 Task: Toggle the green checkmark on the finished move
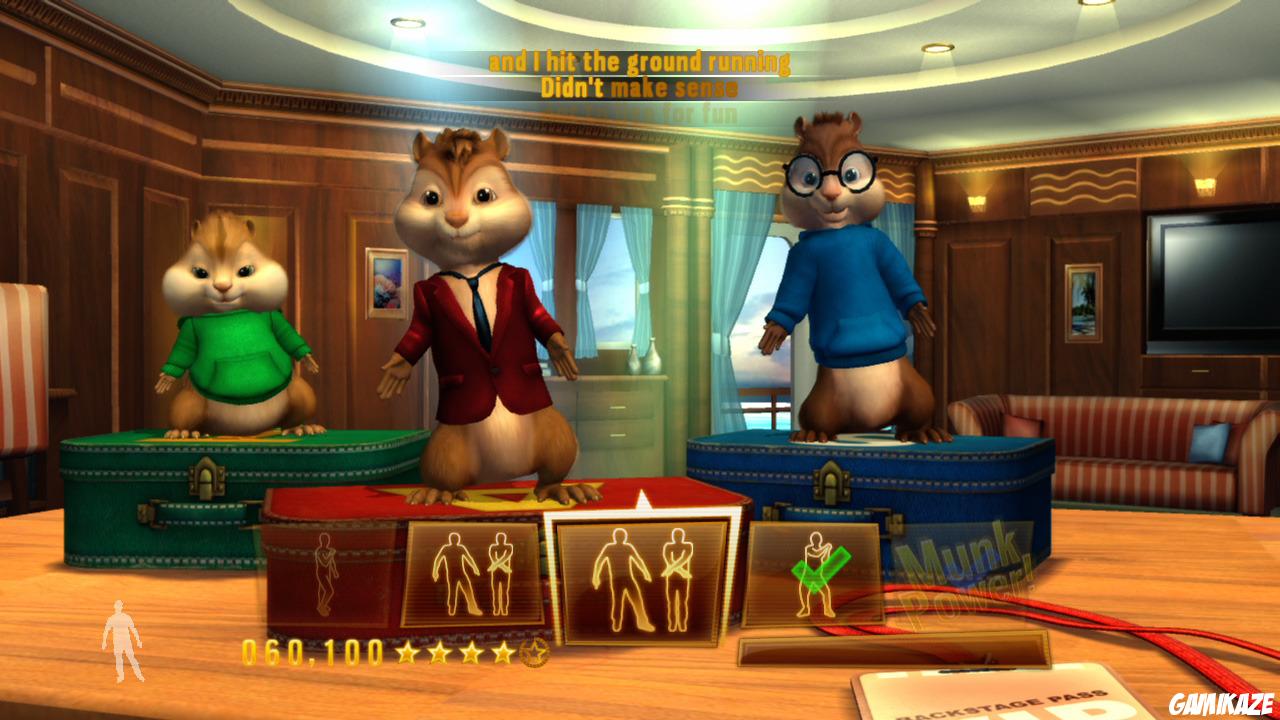click(x=822, y=572)
